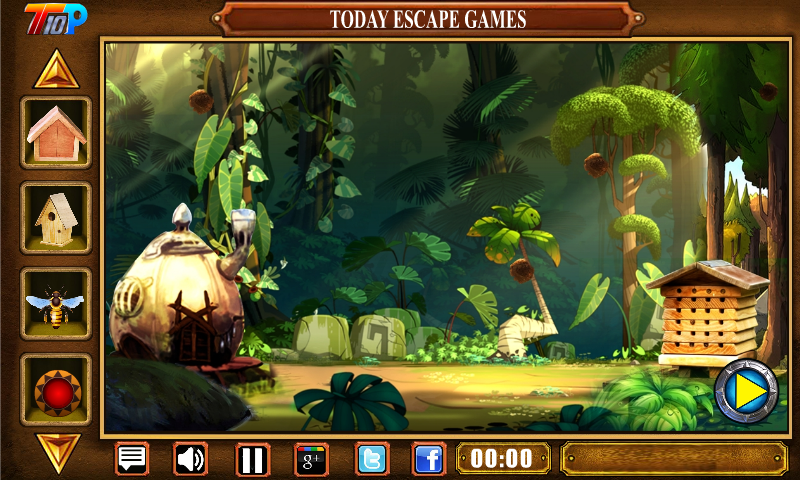Image resolution: width=800 pixels, height=480 pixels.
Task: Pause the game
Action: click(x=253, y=459)
